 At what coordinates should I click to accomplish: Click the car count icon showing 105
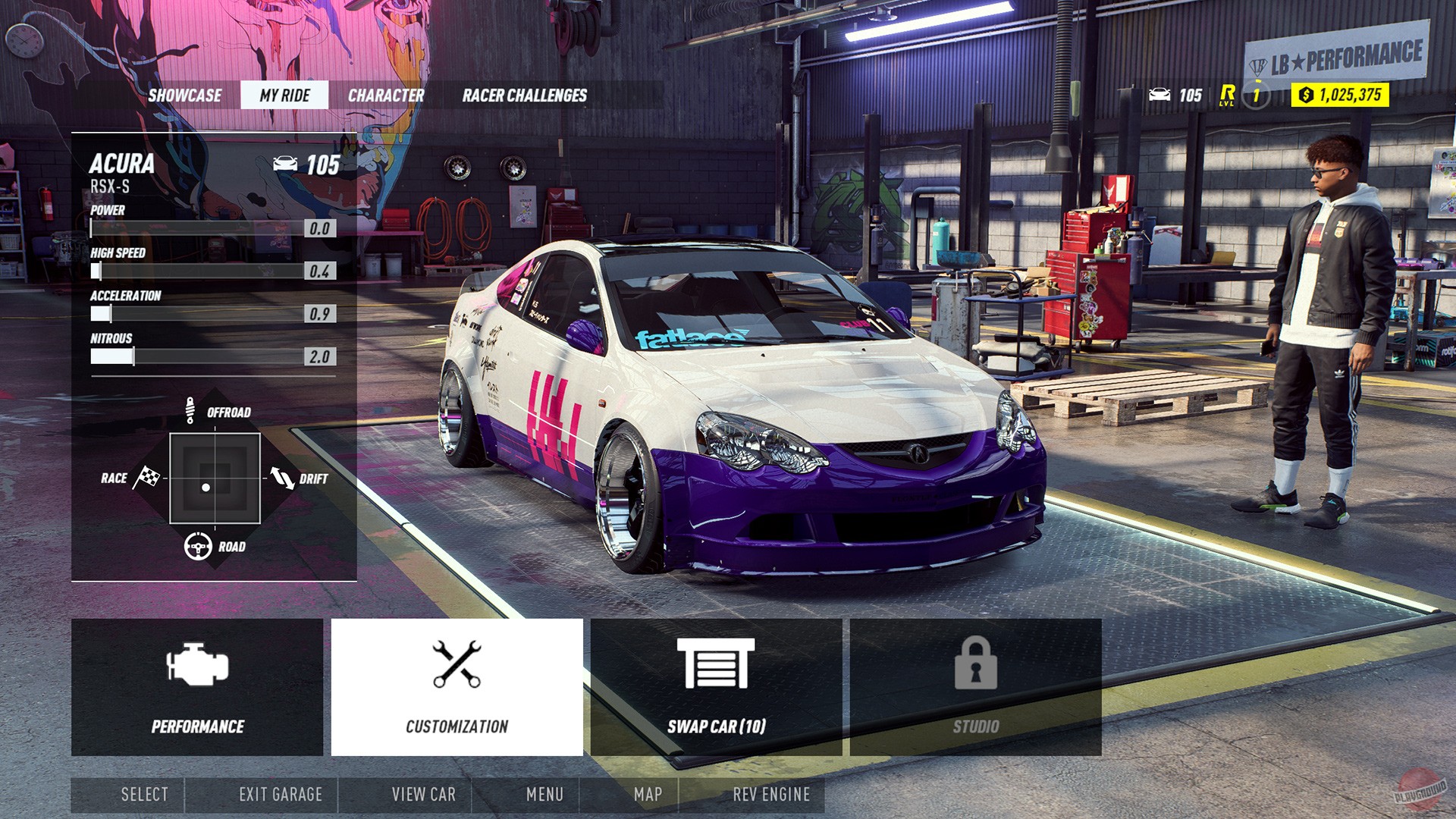pos(1160,94)
